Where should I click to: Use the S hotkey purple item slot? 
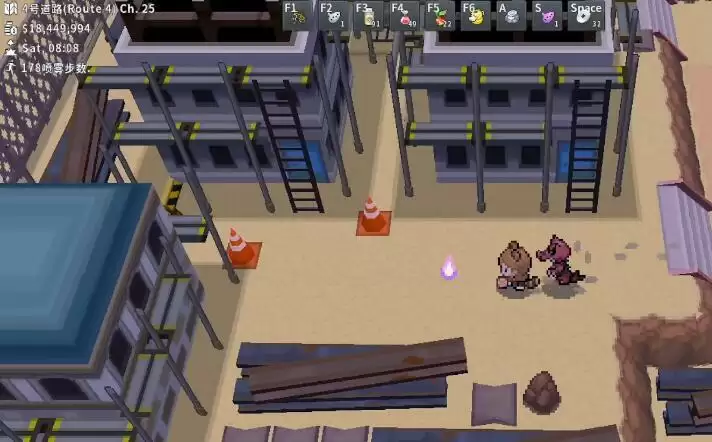(546, 15)
